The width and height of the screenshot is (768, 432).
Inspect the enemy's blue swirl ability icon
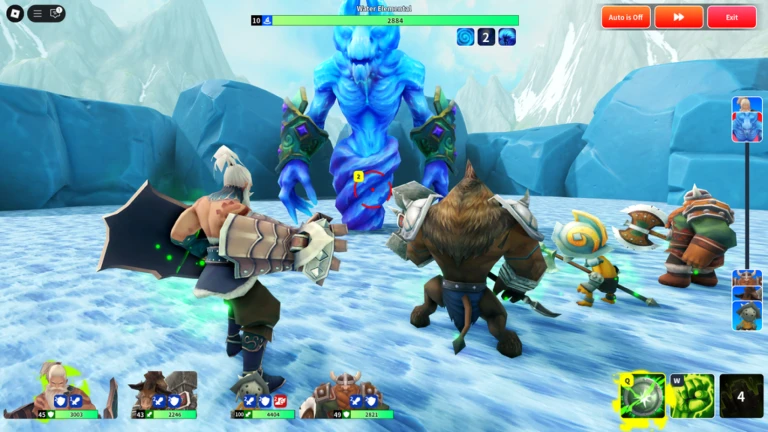pyautogui.click(x=465, y=37)
